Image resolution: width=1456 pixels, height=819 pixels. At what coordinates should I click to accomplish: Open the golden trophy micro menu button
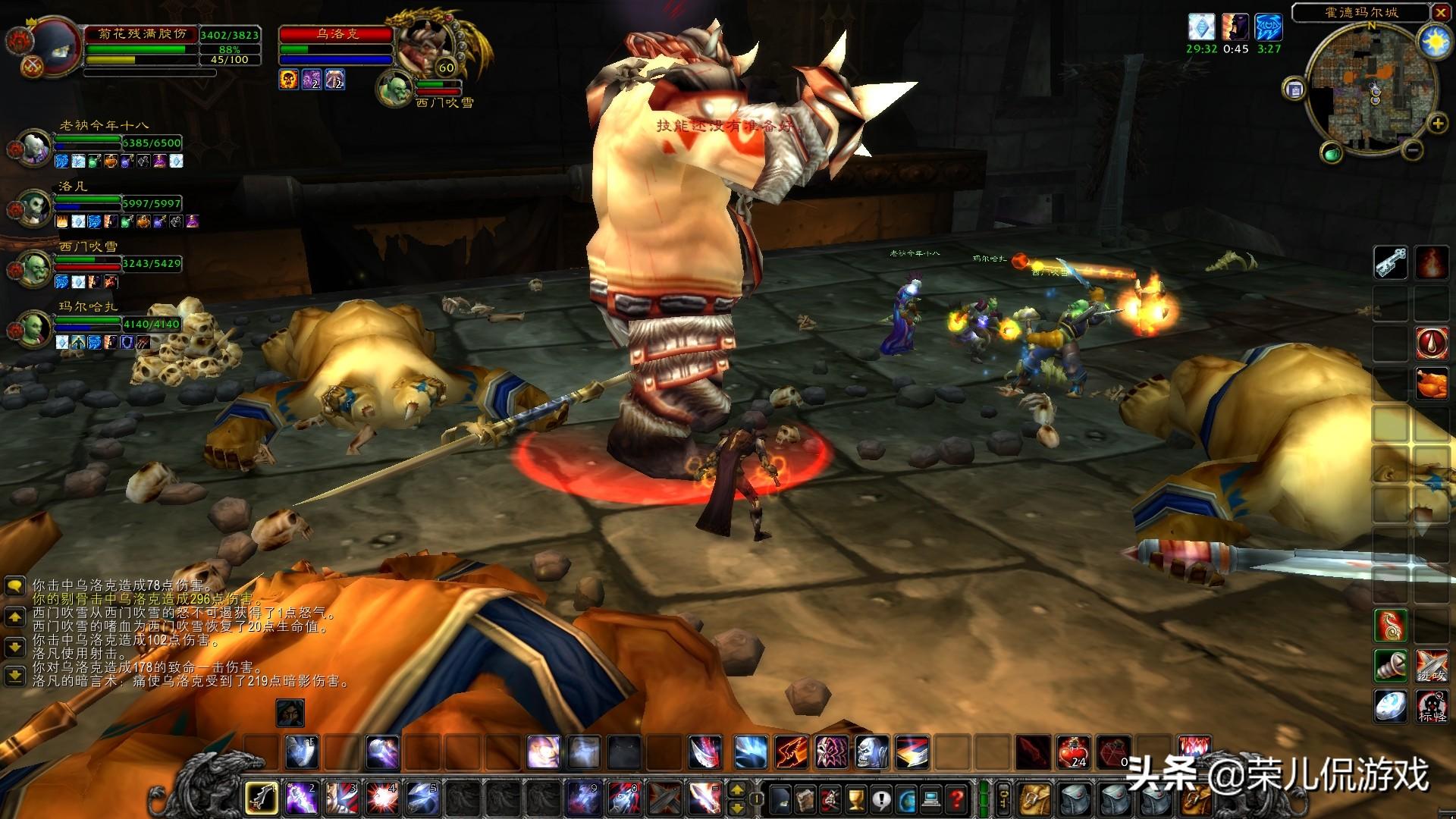856,799
